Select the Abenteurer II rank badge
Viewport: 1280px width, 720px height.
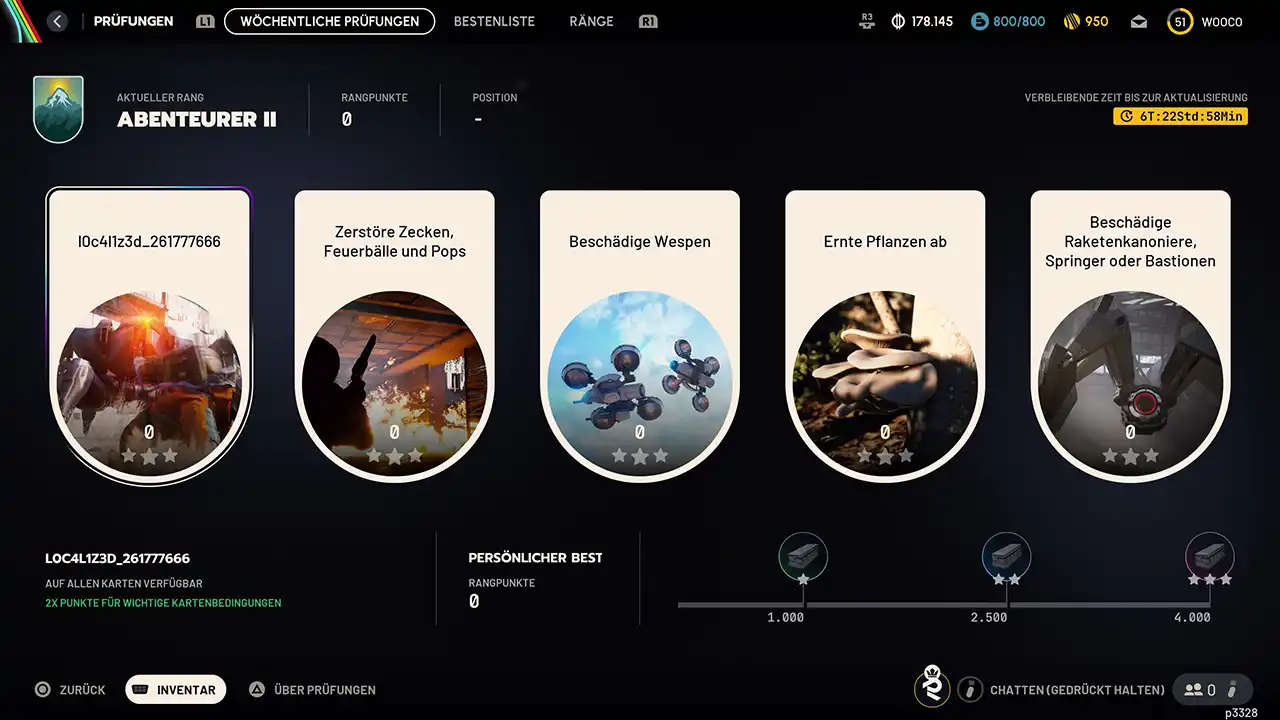(58, 109)
